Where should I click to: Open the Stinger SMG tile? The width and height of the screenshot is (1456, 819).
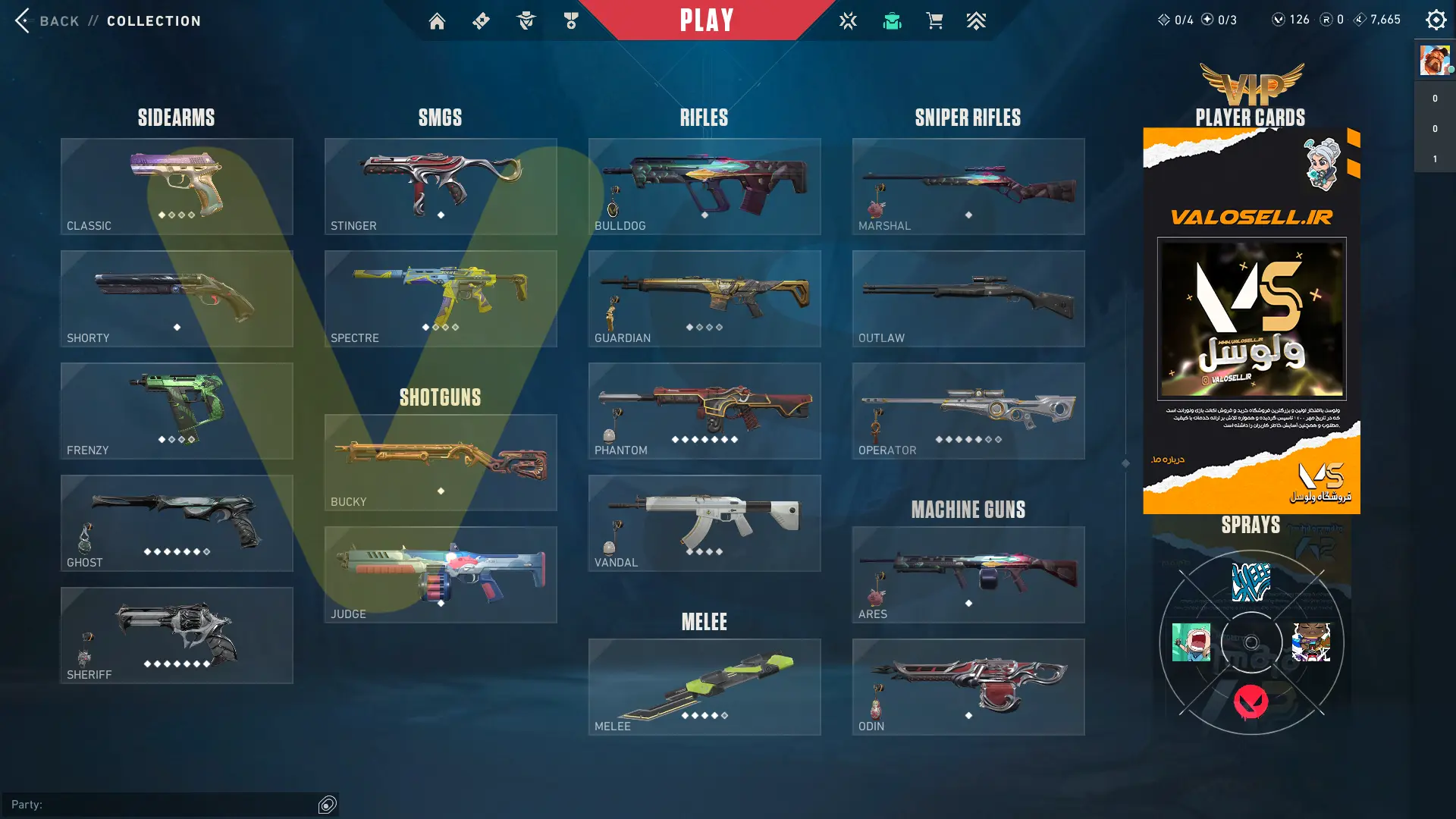441,187
